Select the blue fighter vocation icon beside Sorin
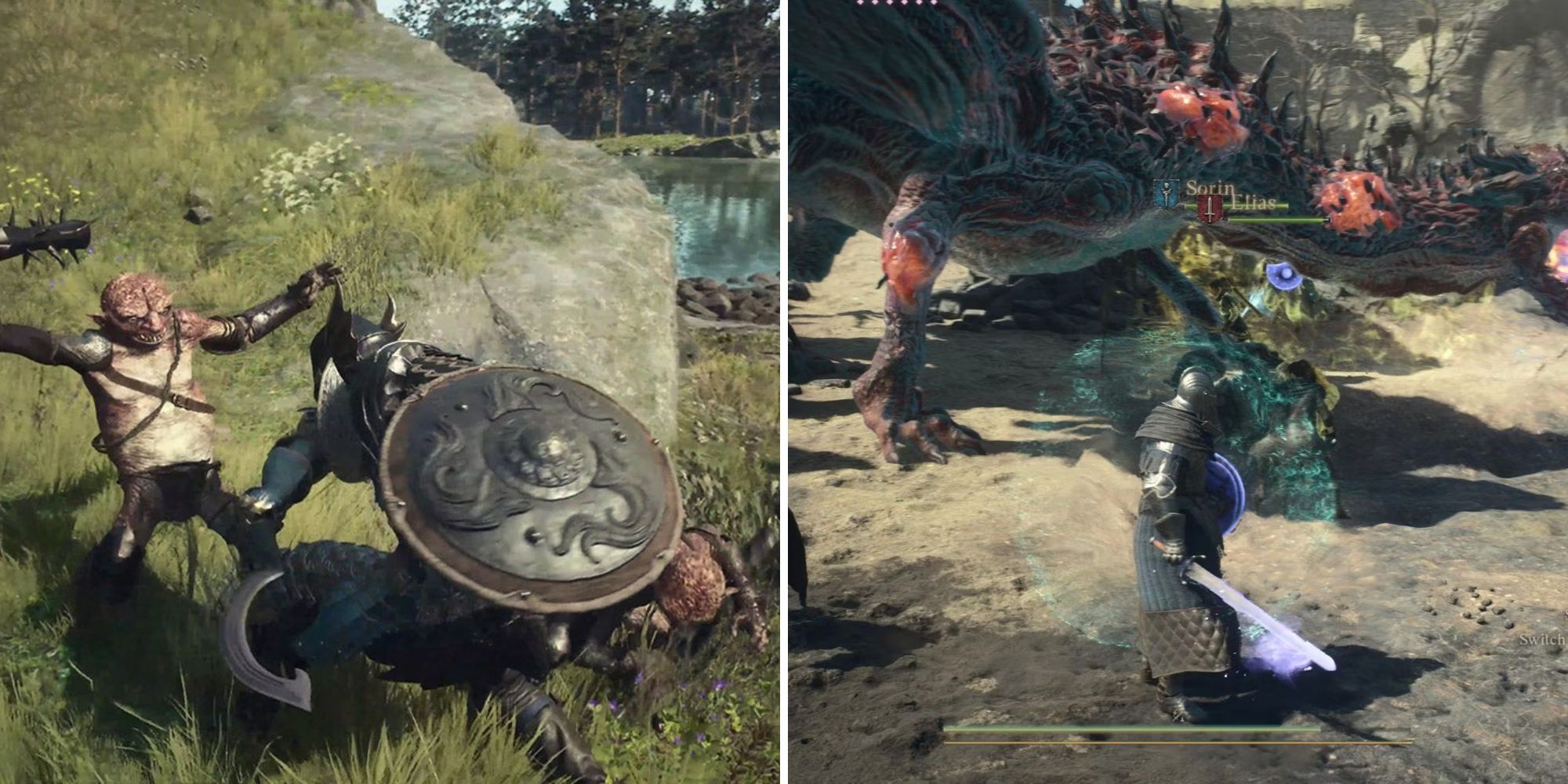The image size is (1568, 784). coord(1166,194)
